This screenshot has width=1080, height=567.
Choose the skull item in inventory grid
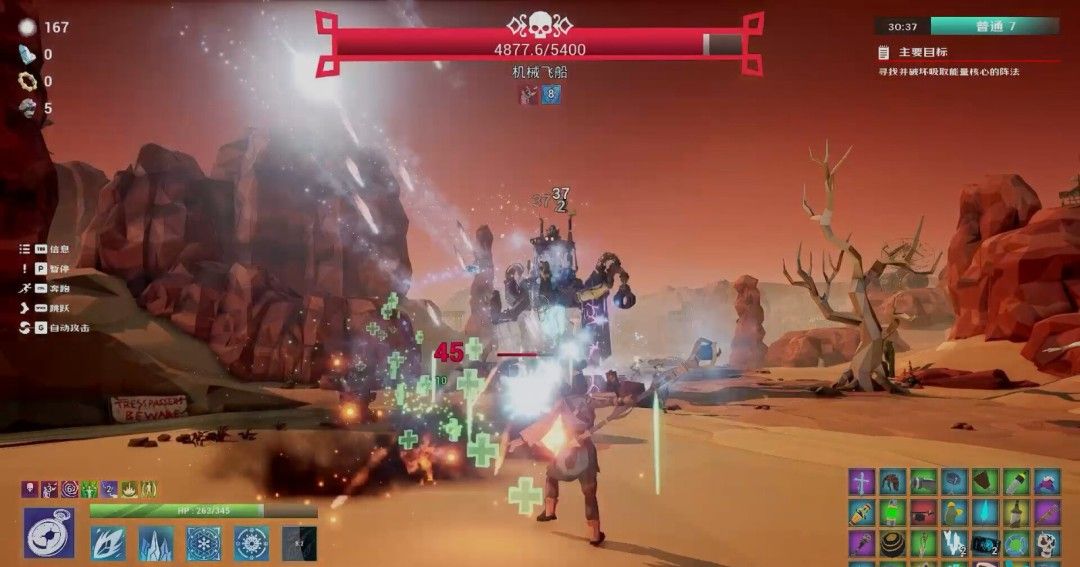pyautogui.click(x=1047, y=544)
